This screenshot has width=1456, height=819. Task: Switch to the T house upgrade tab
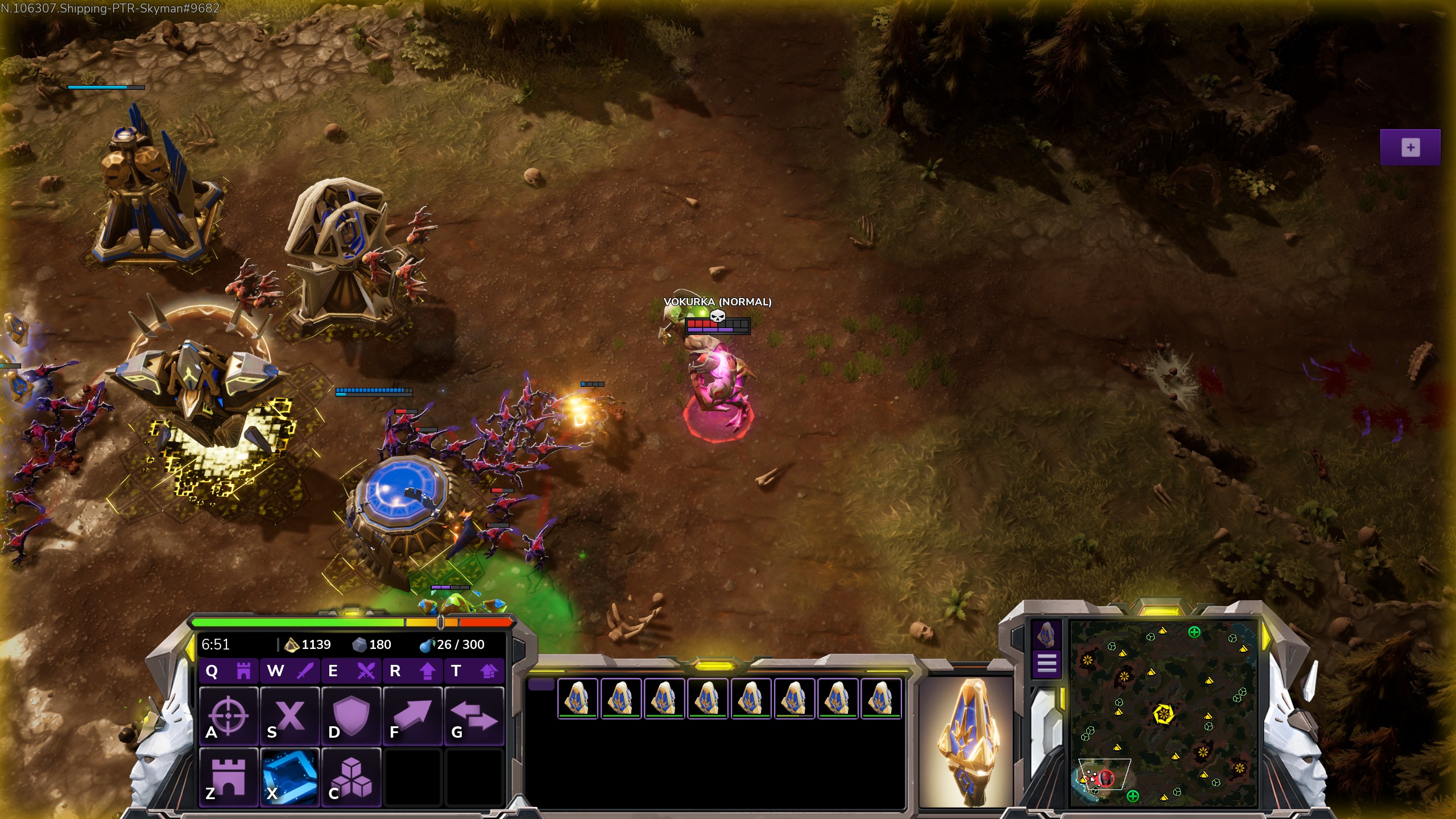474,671
